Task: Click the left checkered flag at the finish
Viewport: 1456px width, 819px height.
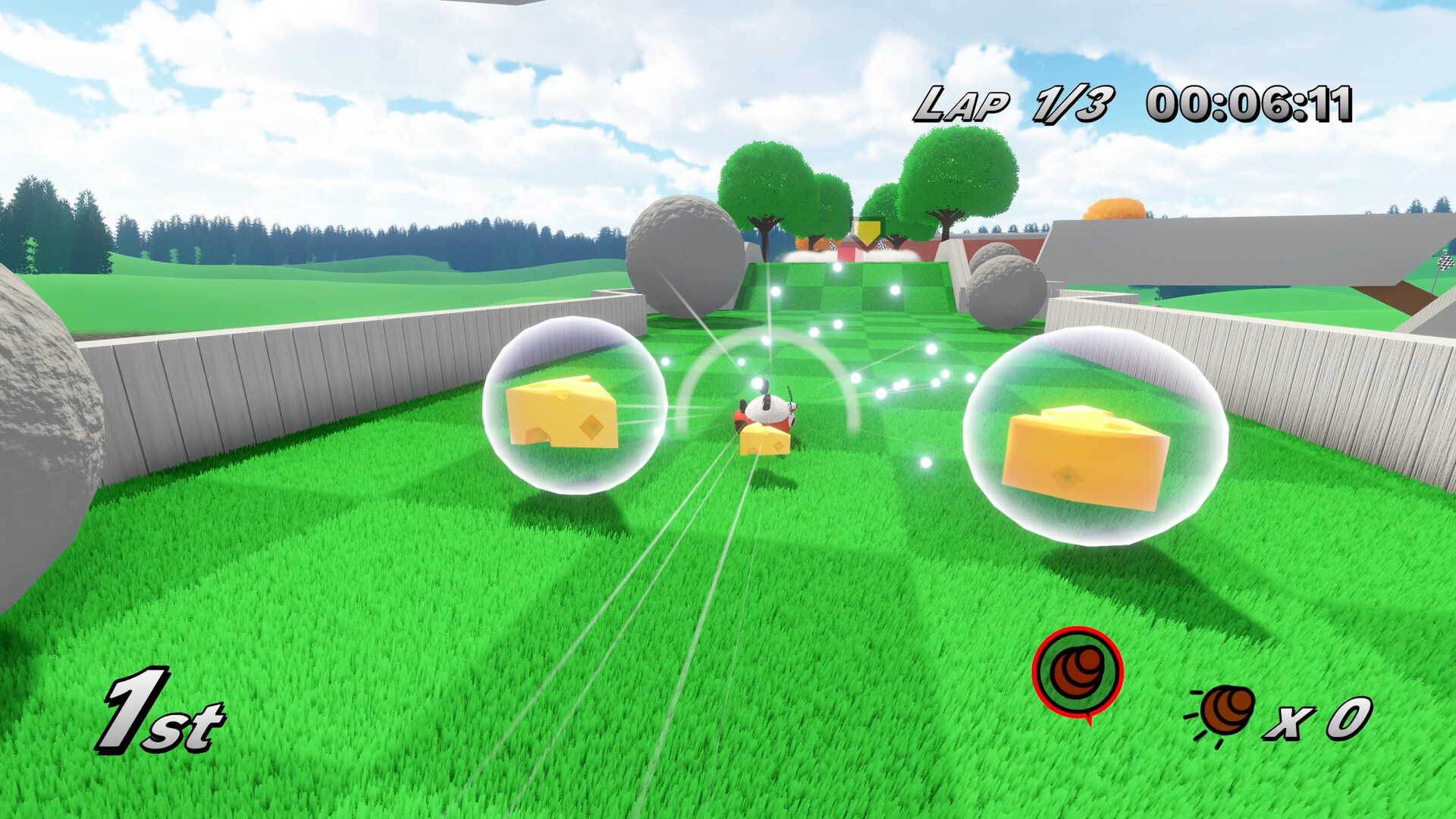Action: [833, 246]
